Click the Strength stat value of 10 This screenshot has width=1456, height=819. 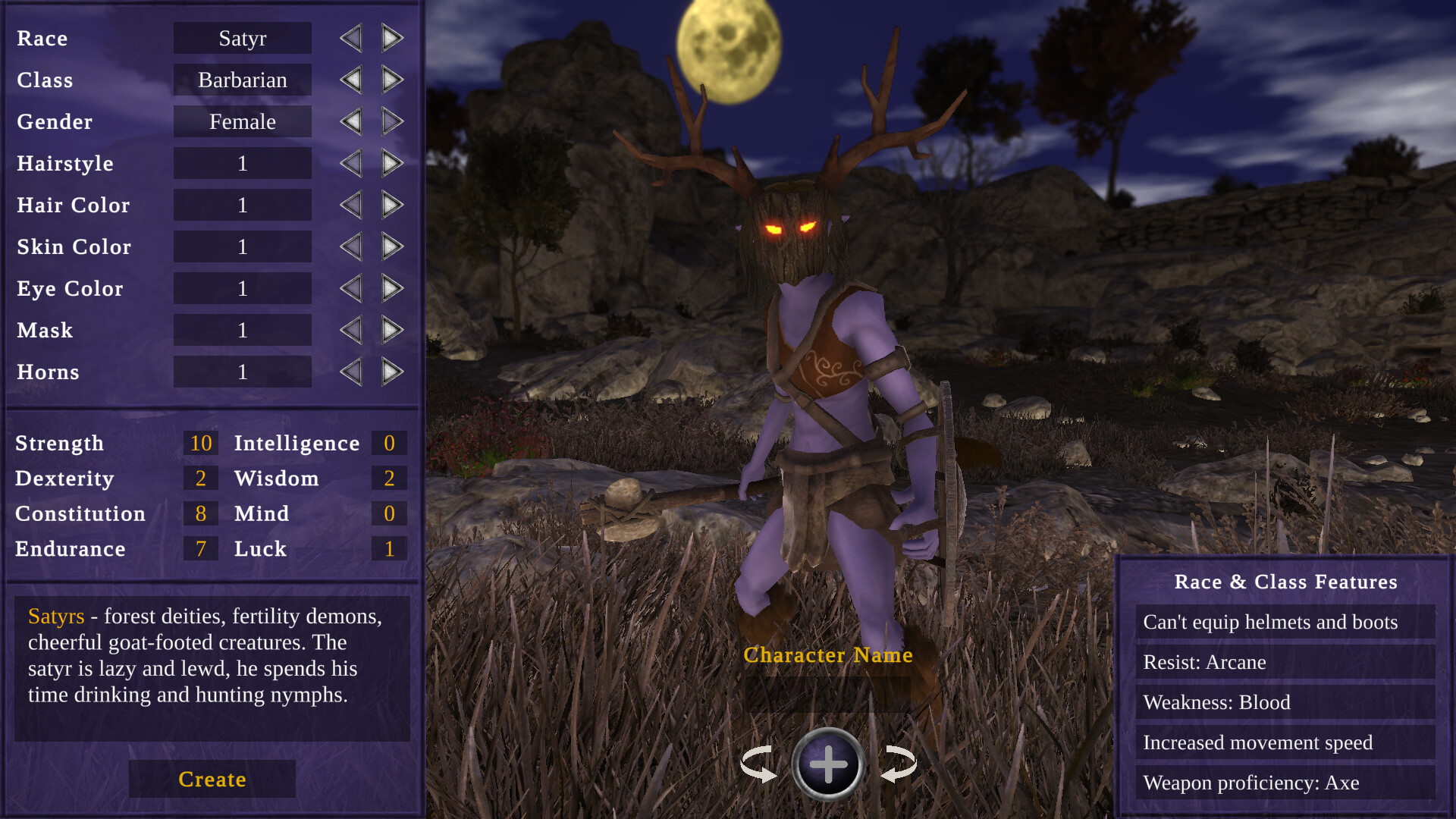(x=200, y=443)
